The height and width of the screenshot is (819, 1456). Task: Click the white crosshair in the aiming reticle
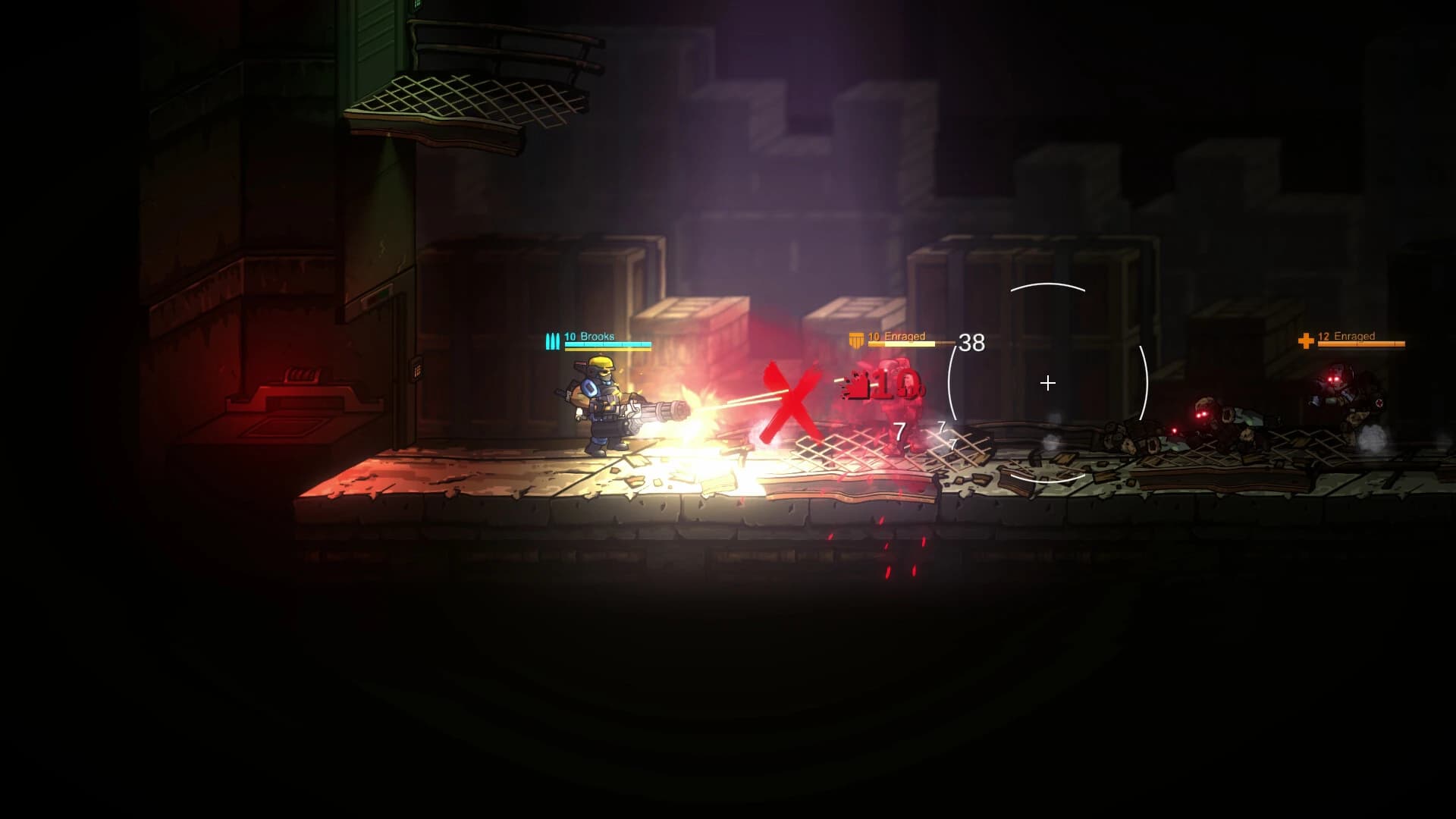1049,383
